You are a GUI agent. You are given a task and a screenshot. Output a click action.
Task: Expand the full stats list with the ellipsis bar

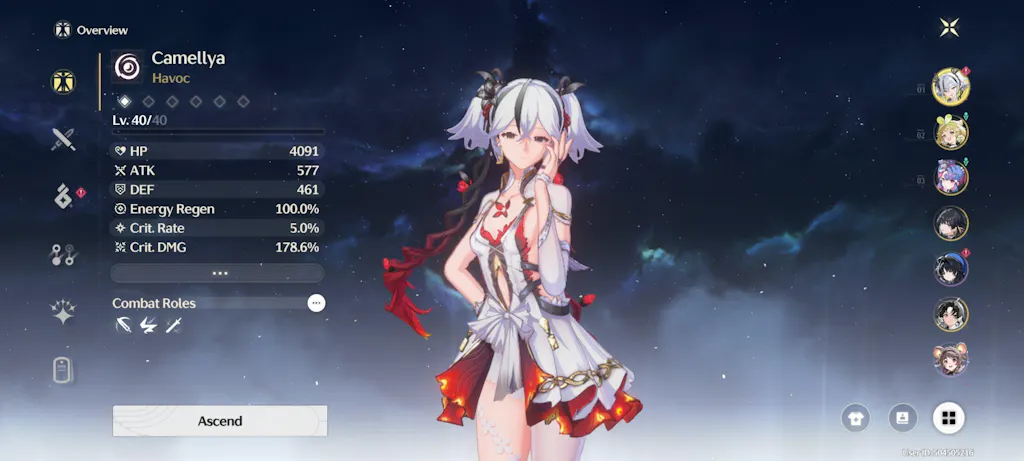pyautogui.click(x=218, y=273)
